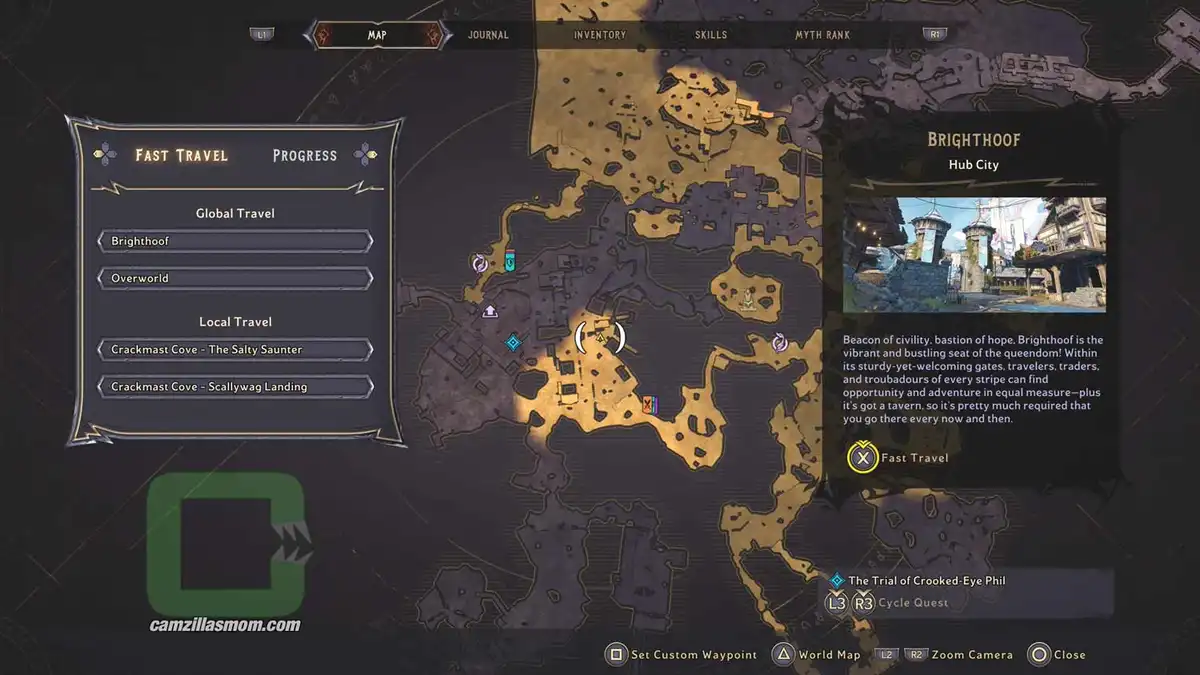The width and height of the screenshot is (1200, 675).
Task: Choose Overworld travel destination
Action: click(x=235, y=278)
